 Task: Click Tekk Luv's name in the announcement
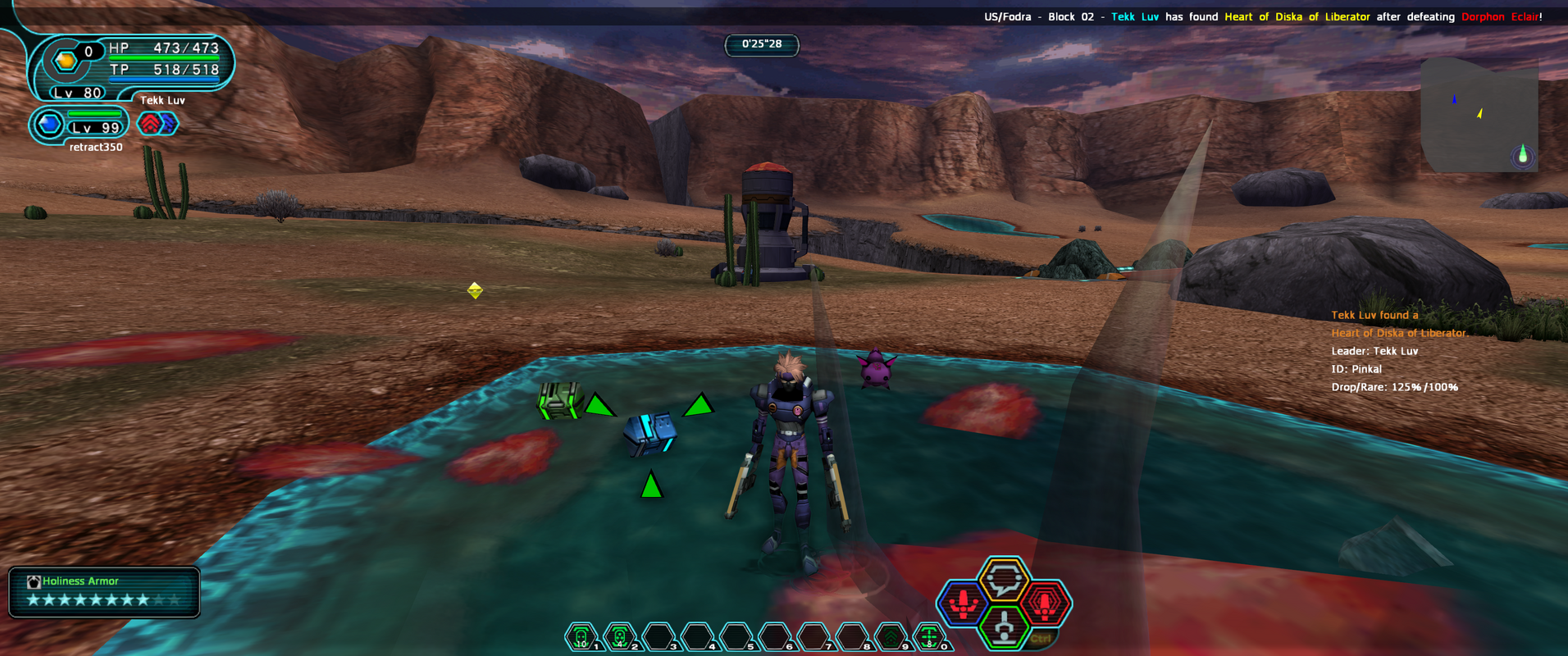click(x=1134, y=16)
